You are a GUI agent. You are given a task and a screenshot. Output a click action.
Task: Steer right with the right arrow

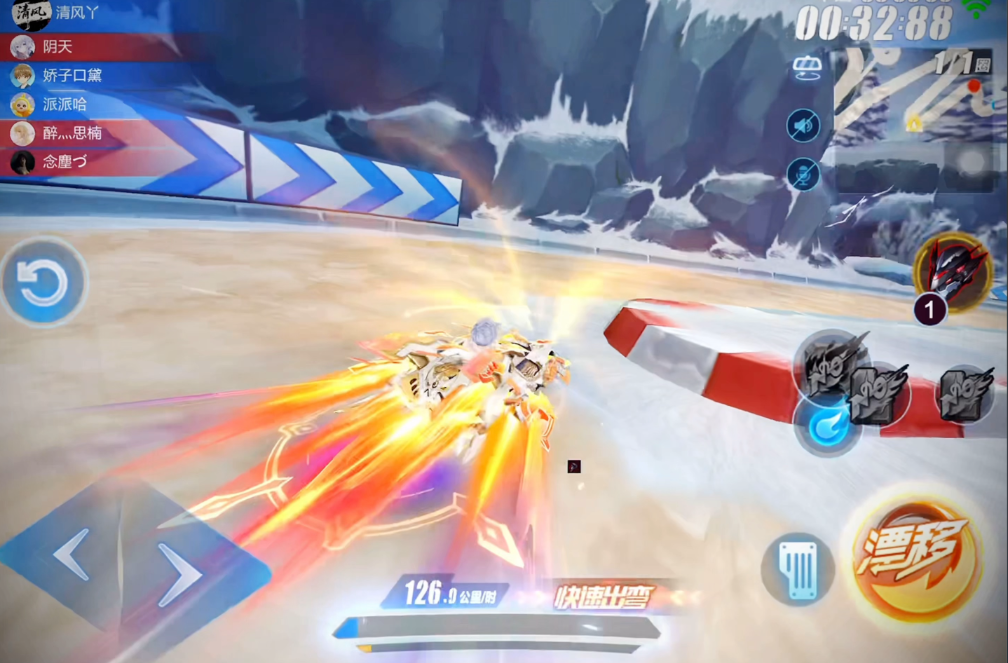coord(180,577)
